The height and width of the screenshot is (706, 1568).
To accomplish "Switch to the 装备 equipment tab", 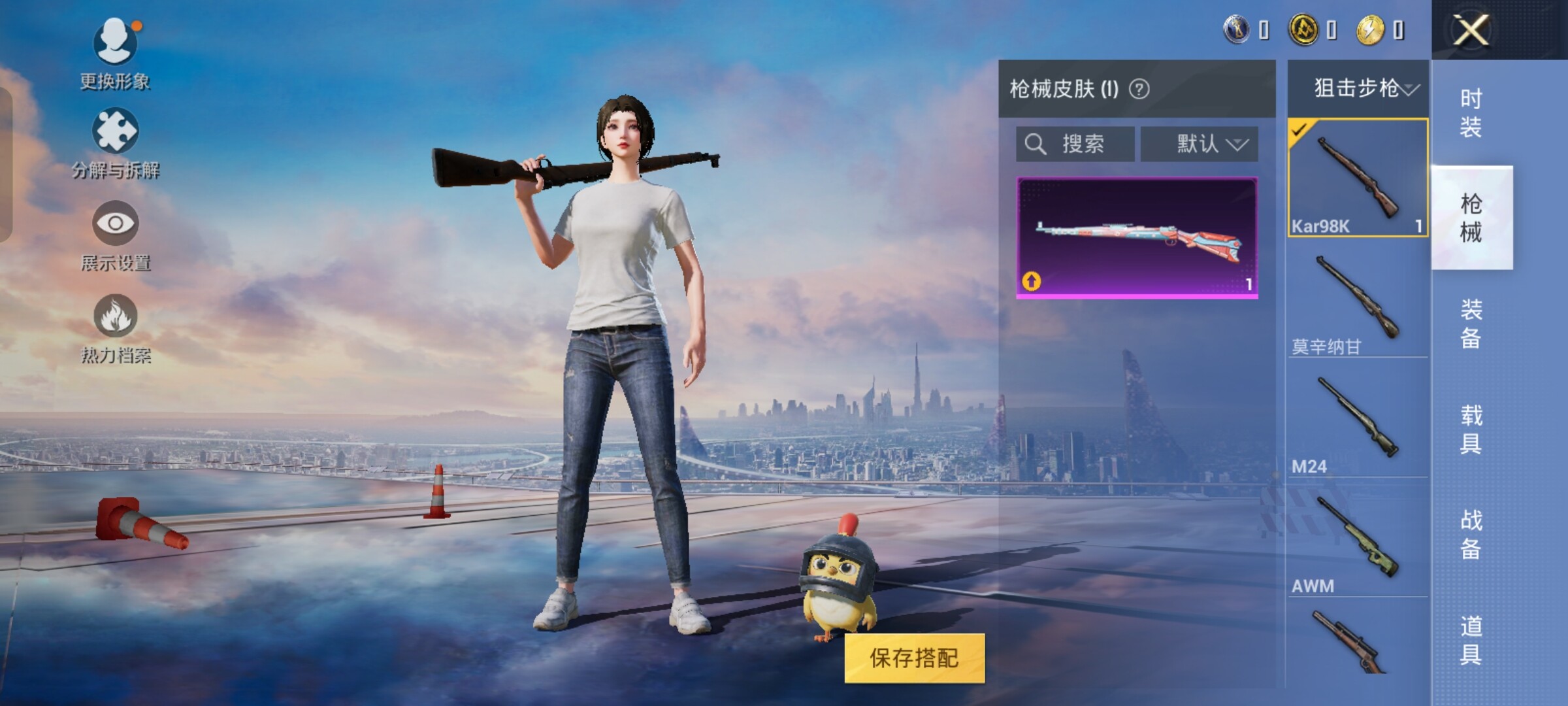I will tap(1471, 324).
